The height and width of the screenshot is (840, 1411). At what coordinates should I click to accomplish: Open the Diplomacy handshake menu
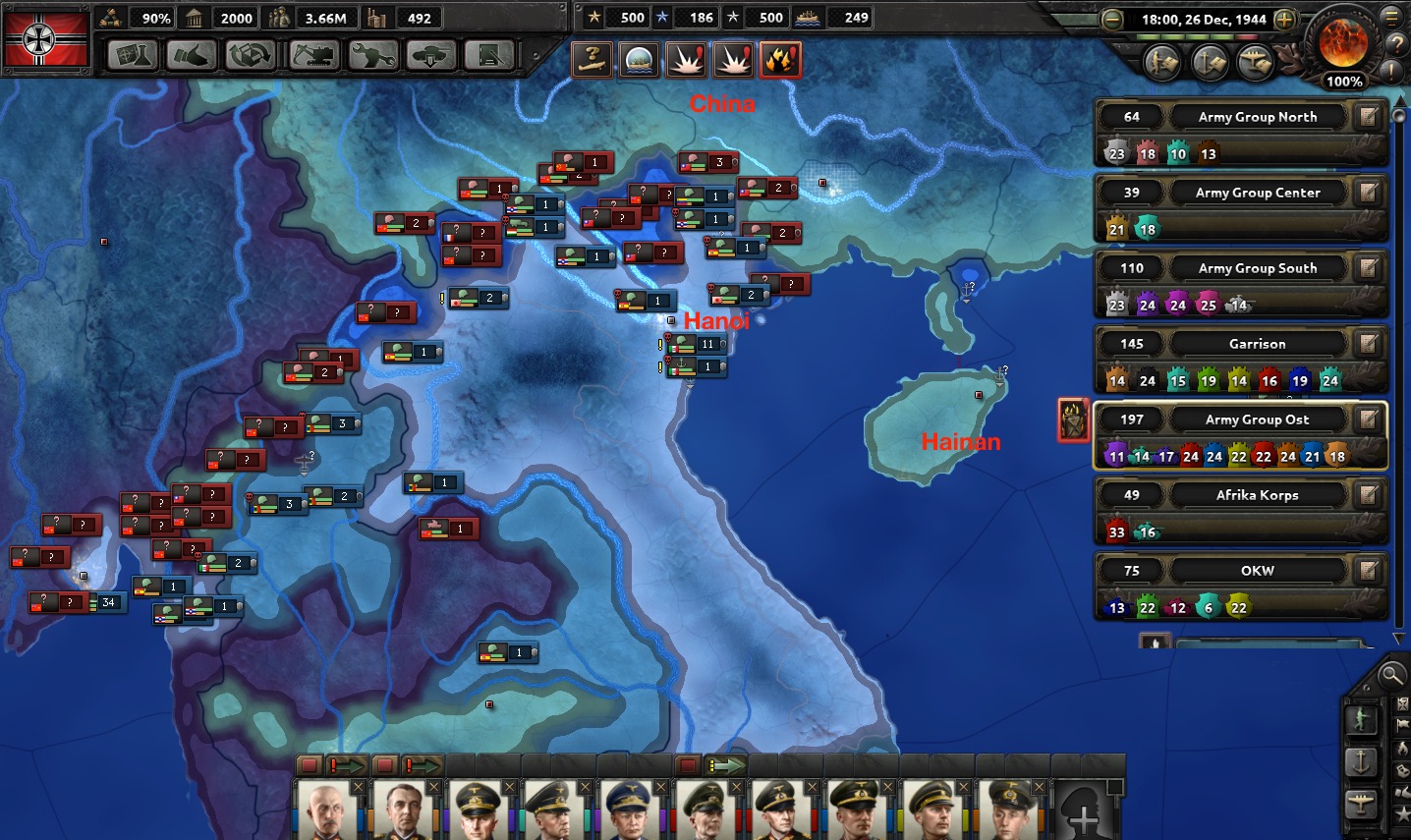192,56
